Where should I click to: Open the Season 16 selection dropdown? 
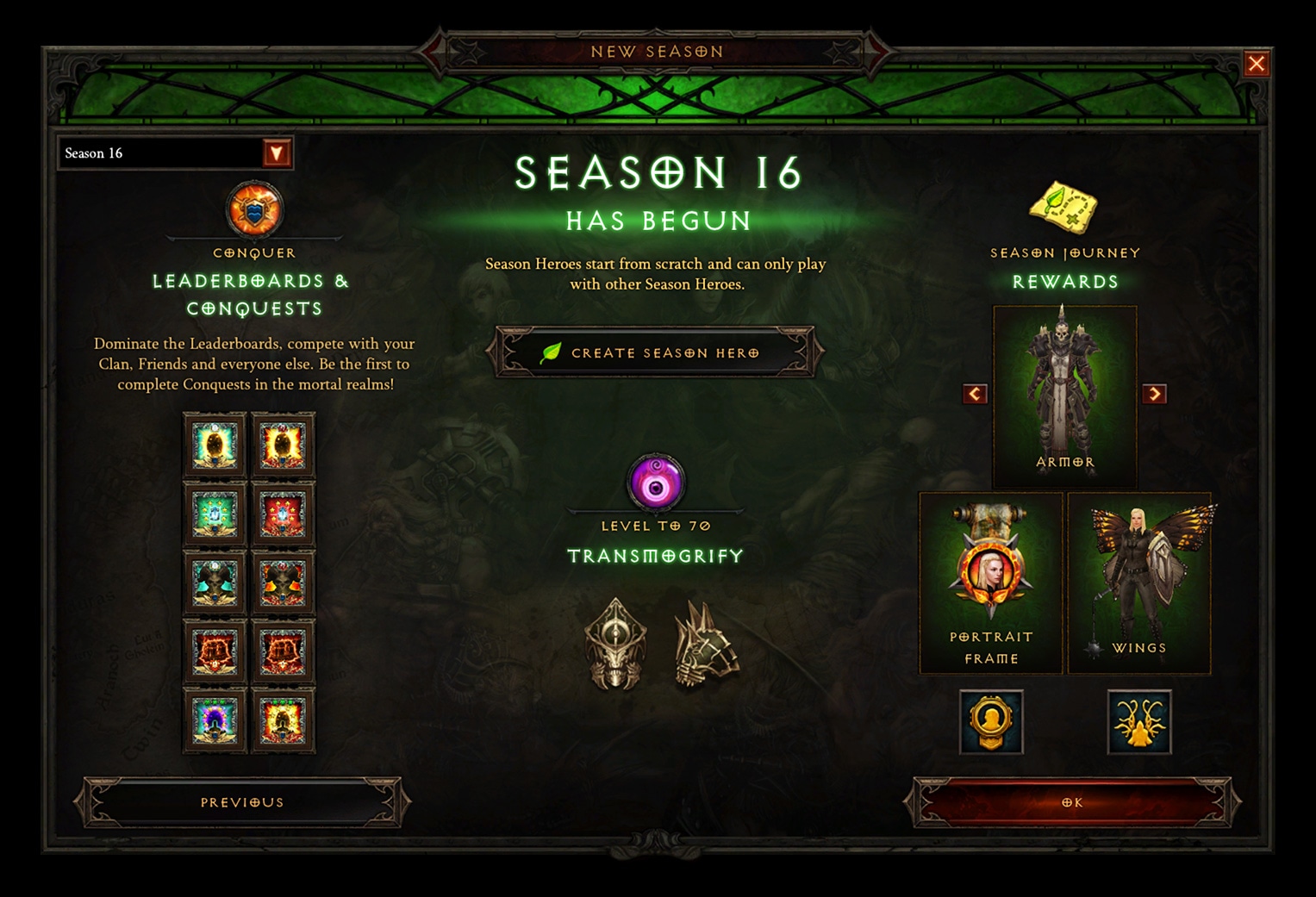pyautogui.click(x=276, y=153)
